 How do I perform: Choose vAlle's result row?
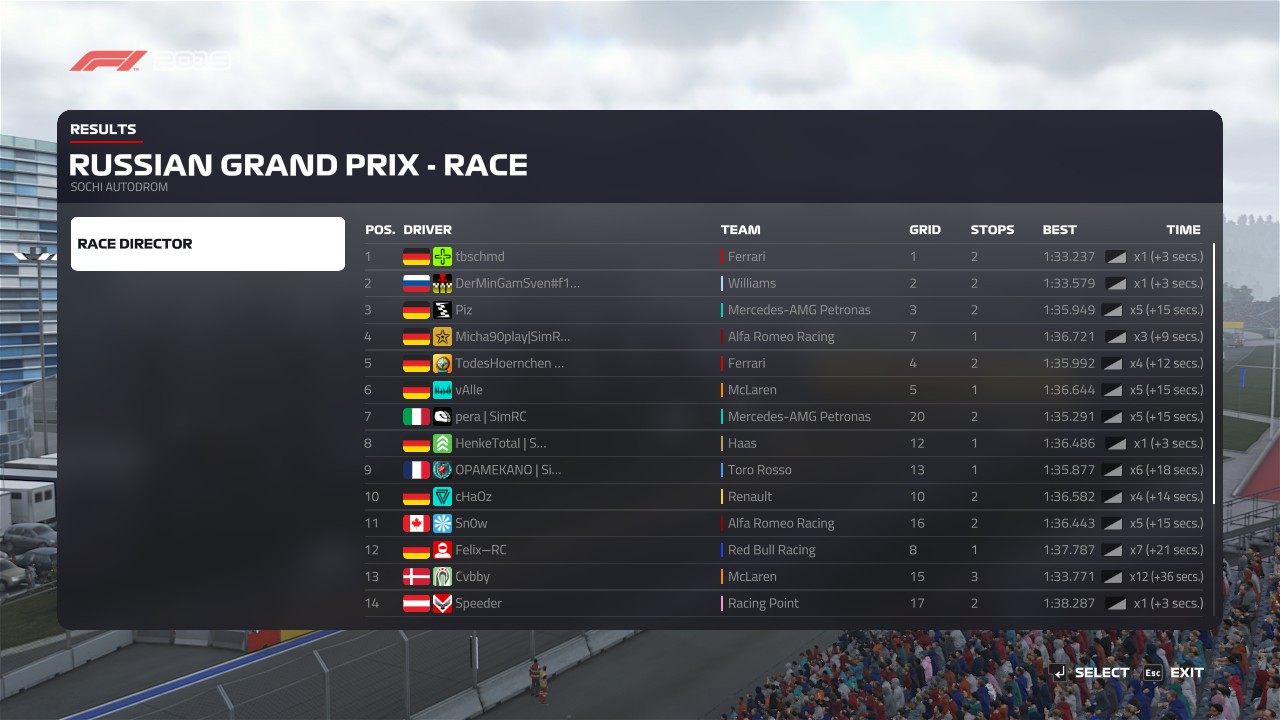[469, 390]
